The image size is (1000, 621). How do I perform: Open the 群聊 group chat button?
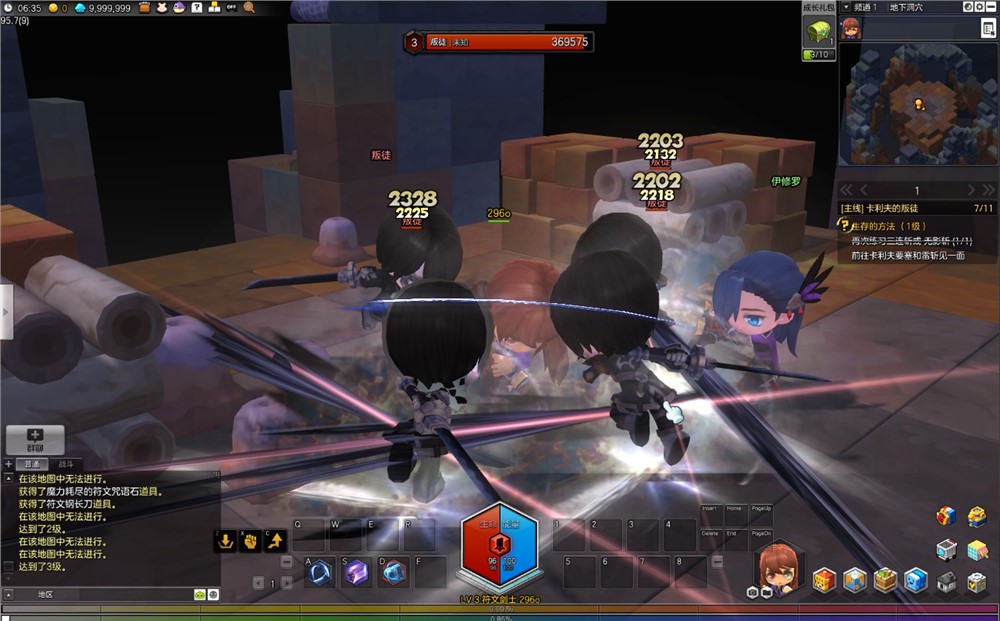click(x=35, y=440)
